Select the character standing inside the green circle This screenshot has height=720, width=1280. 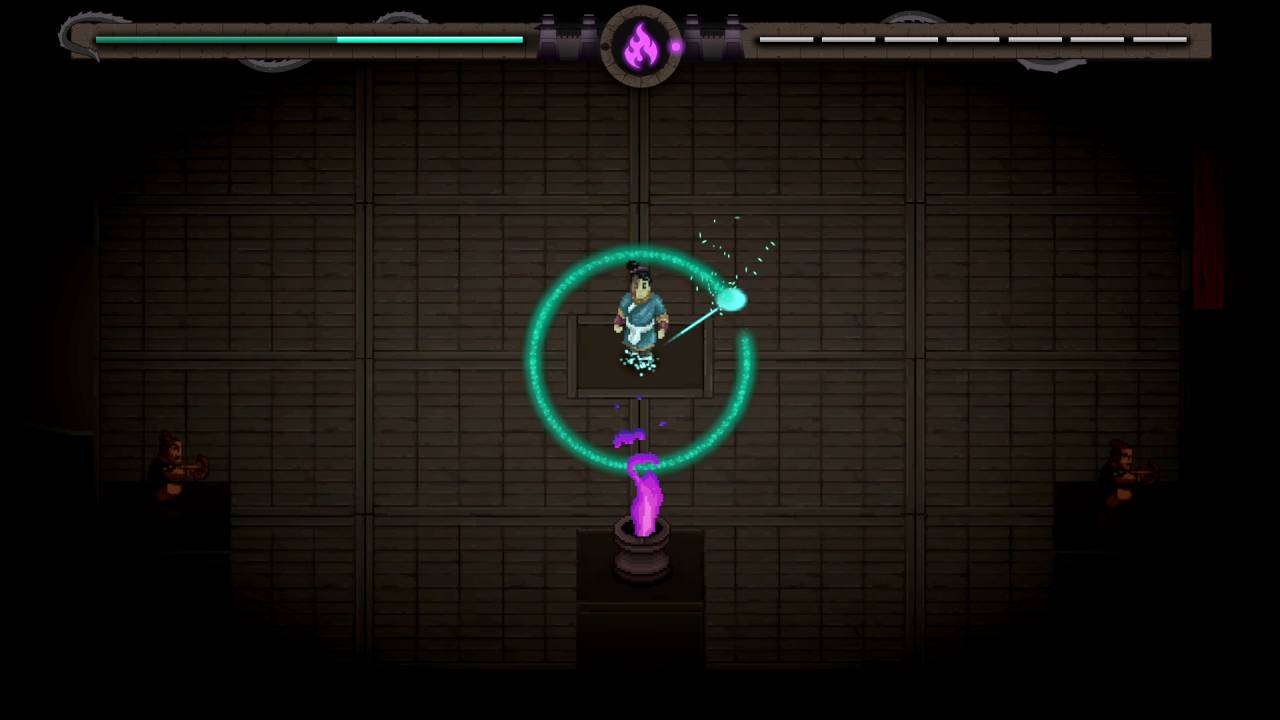click(x=640, y=310)
